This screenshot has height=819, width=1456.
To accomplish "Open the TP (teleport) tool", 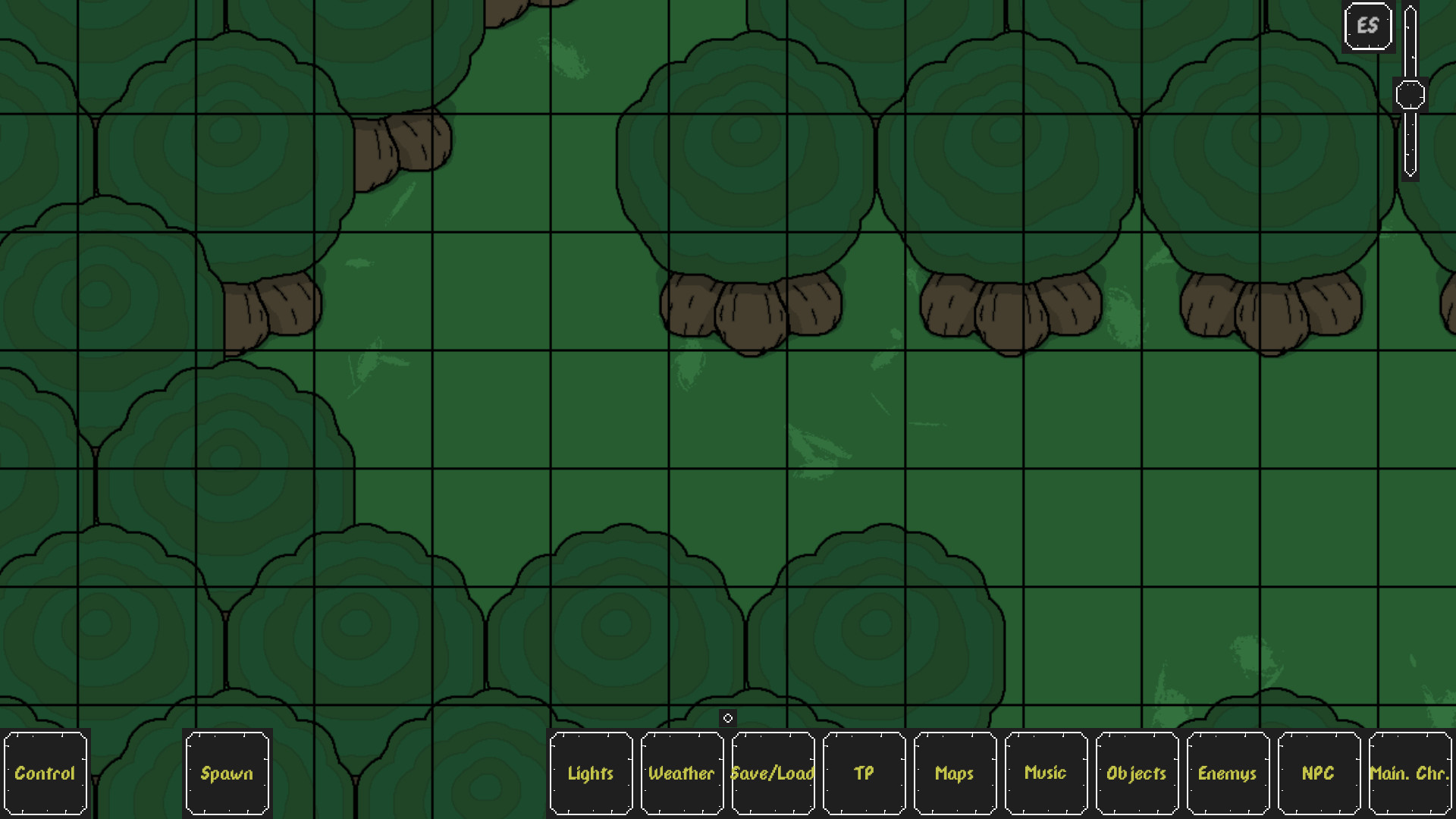I will (864, 773).
